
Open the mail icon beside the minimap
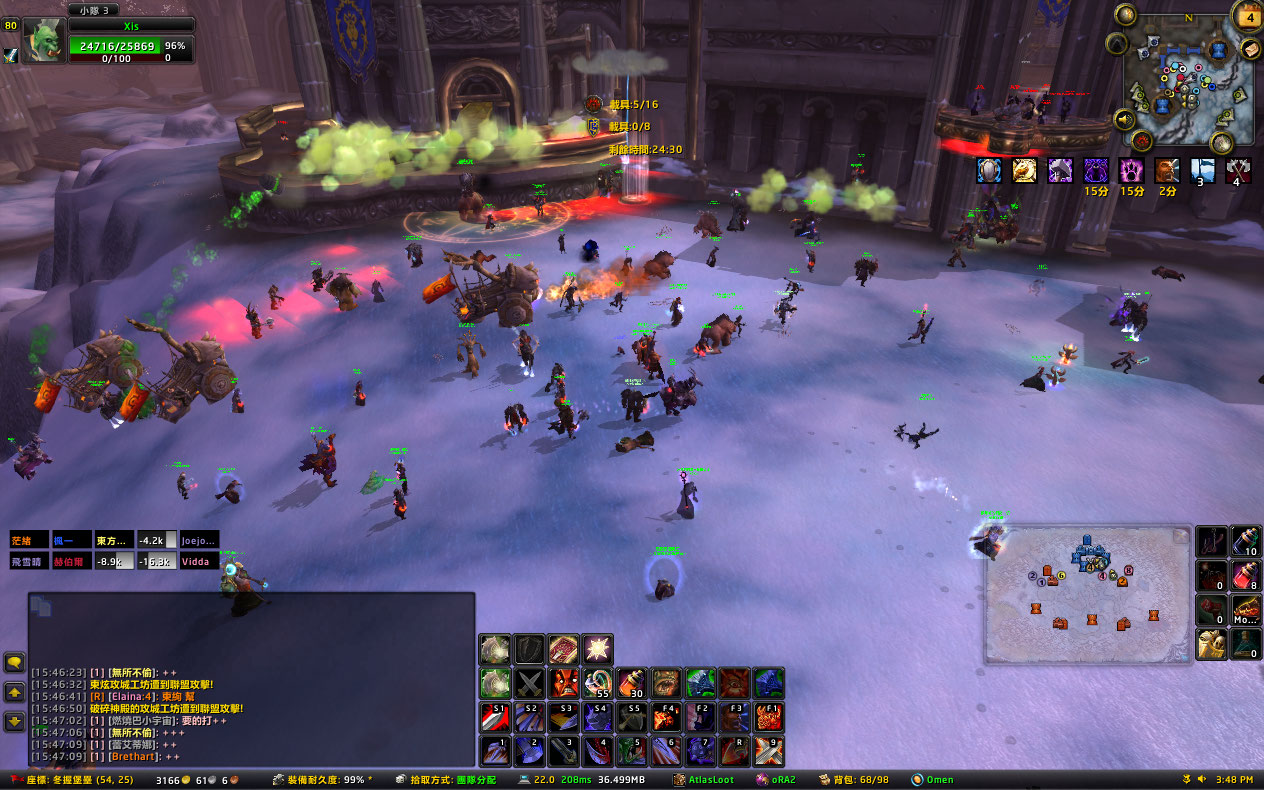click(1251, 48)
